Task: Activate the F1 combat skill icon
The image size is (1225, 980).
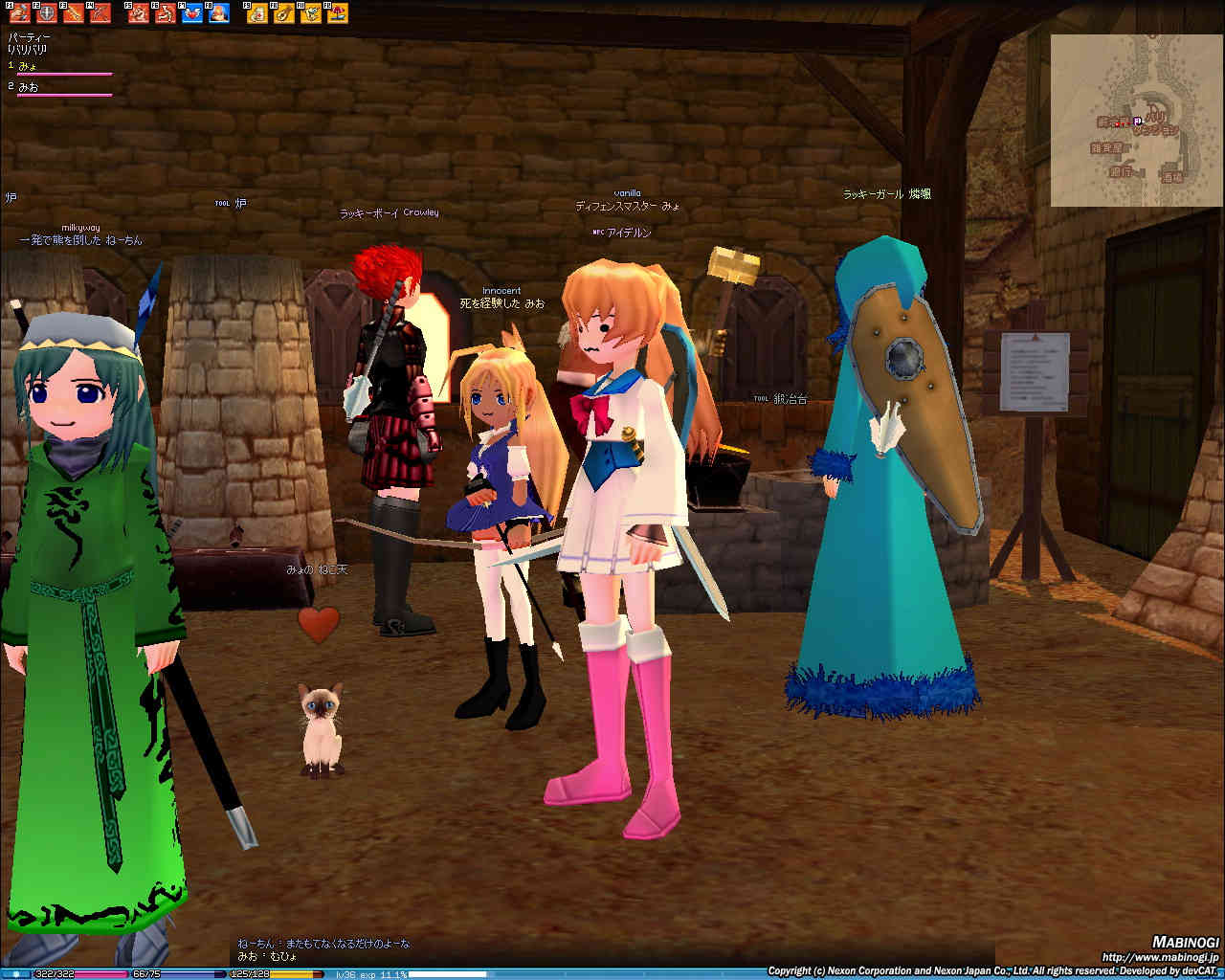Action: click(19, 13)
